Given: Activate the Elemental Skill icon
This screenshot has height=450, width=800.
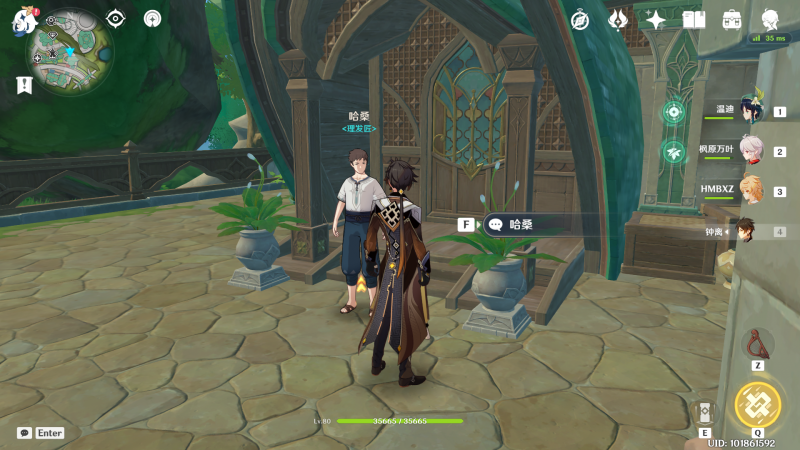Looking at the screenshot, I should coord(705,412).
